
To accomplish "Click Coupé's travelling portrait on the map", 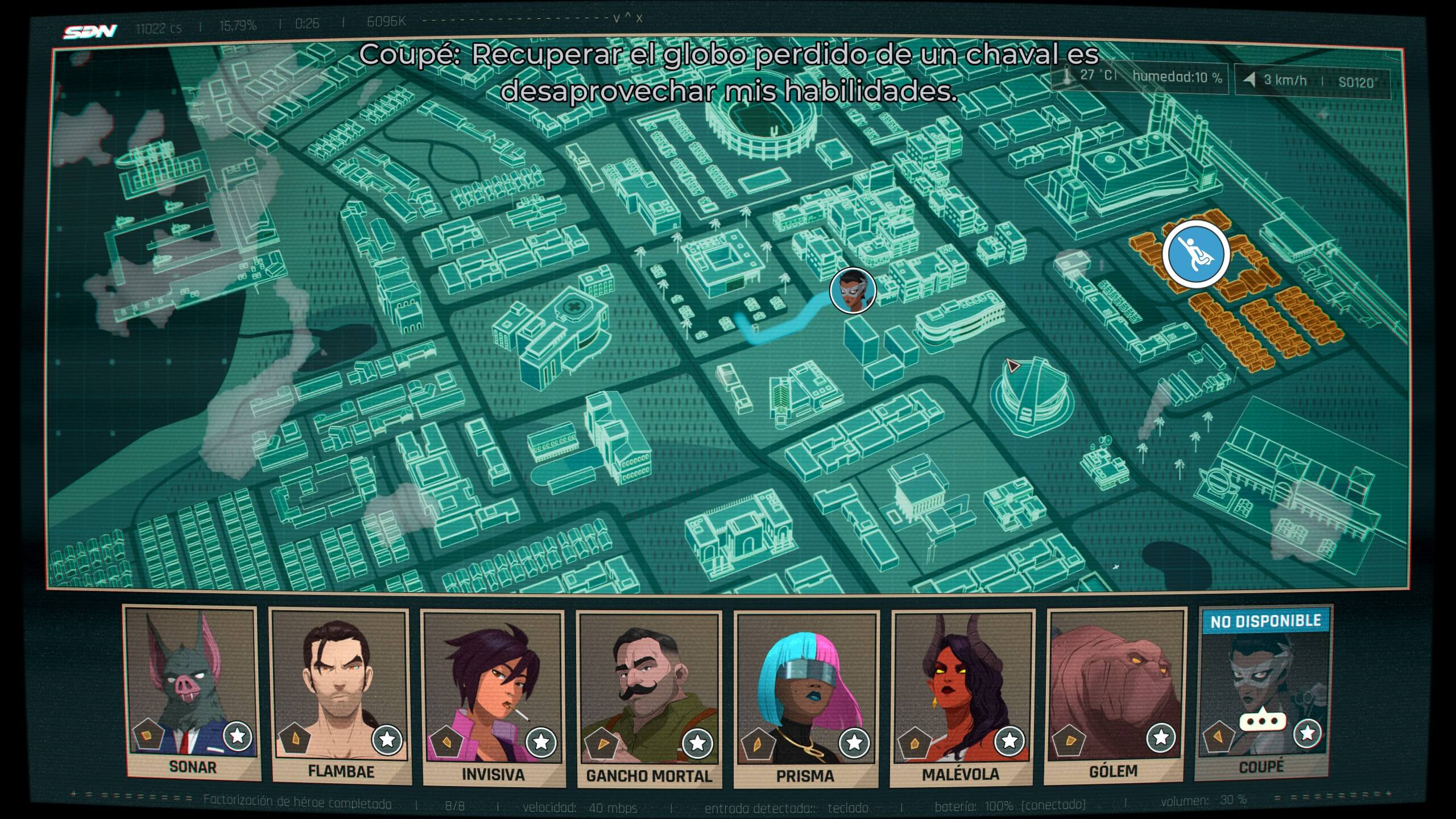I will (x=853, y=291).
